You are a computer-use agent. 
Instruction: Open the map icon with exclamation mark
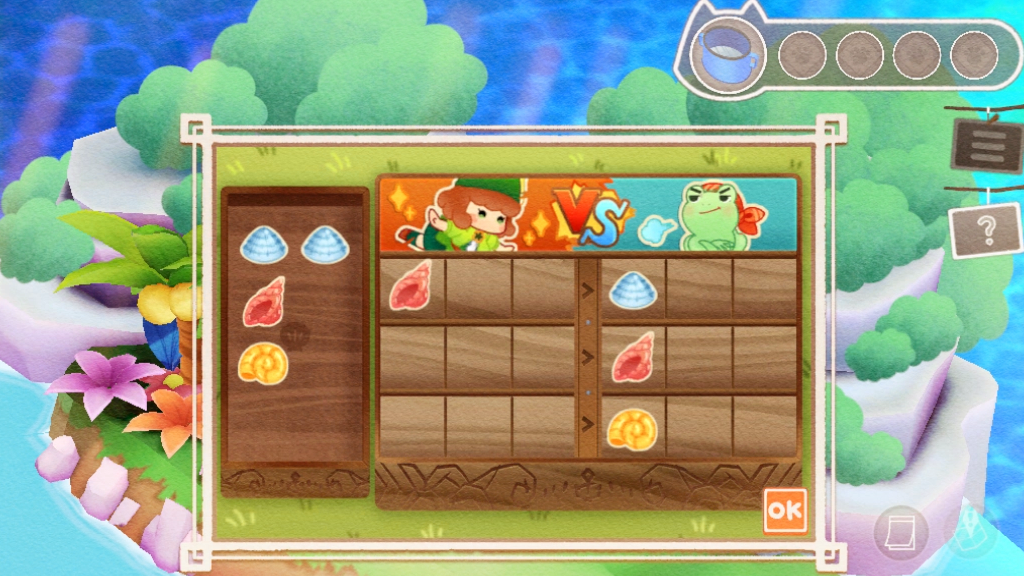[x=967, y=532]
